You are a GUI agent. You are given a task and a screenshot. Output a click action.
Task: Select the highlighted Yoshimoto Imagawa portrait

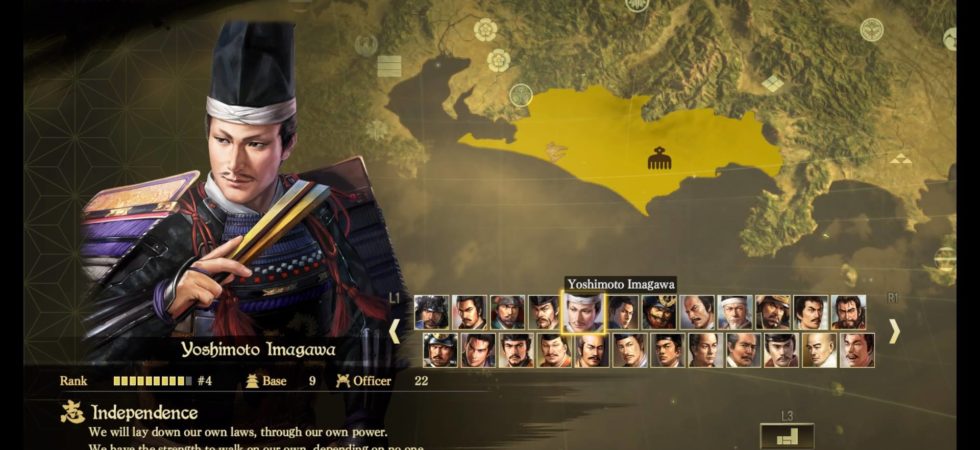point(583,313)
